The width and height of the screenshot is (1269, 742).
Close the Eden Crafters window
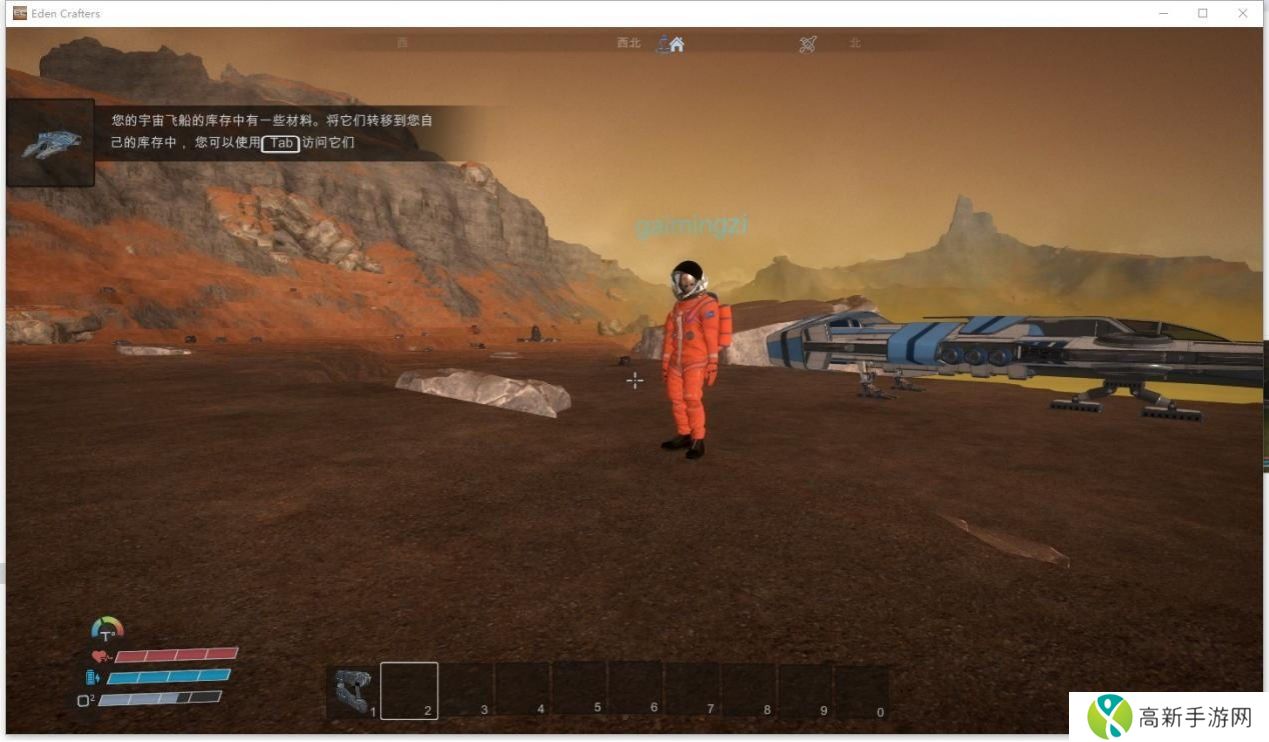coord(1243,13)
